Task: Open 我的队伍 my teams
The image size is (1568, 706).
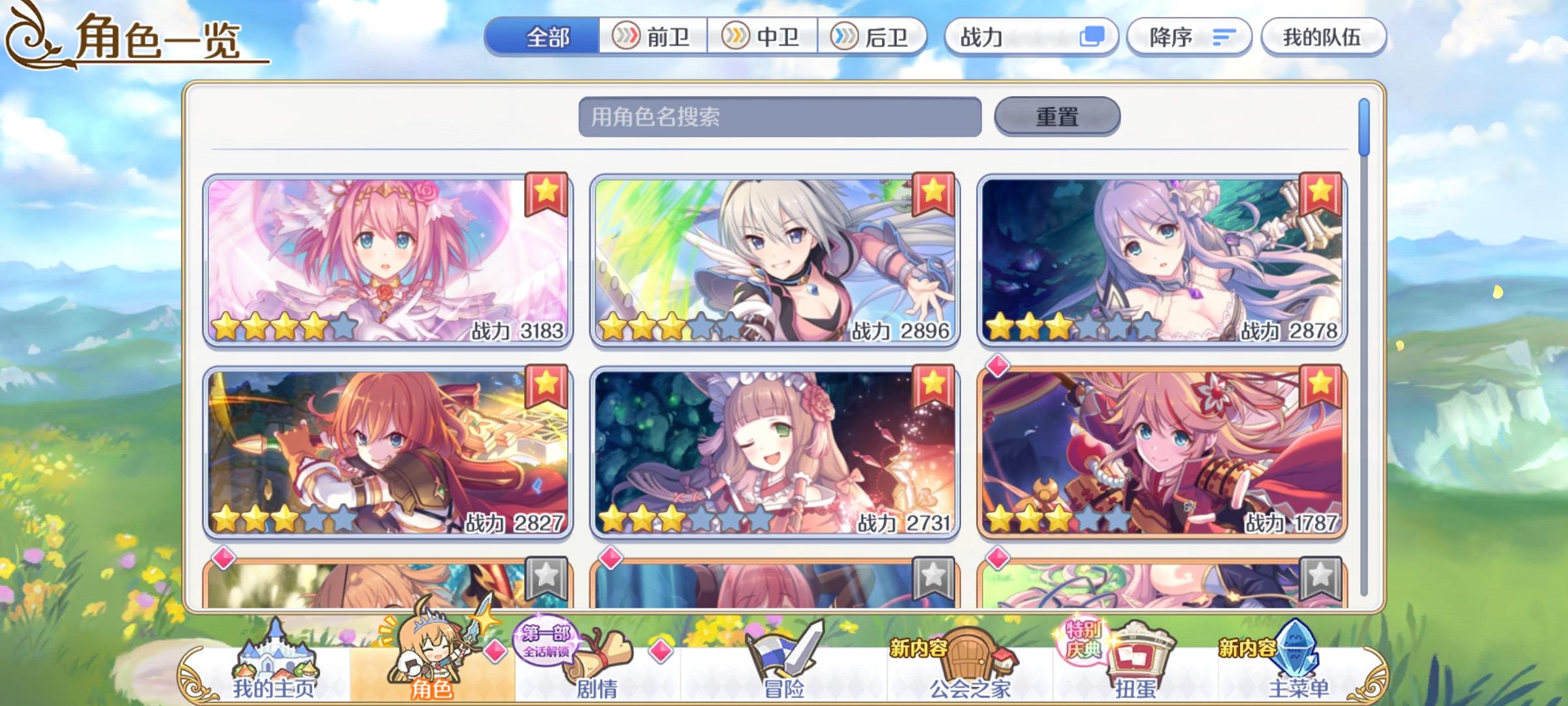Action: coord(1323,37)
